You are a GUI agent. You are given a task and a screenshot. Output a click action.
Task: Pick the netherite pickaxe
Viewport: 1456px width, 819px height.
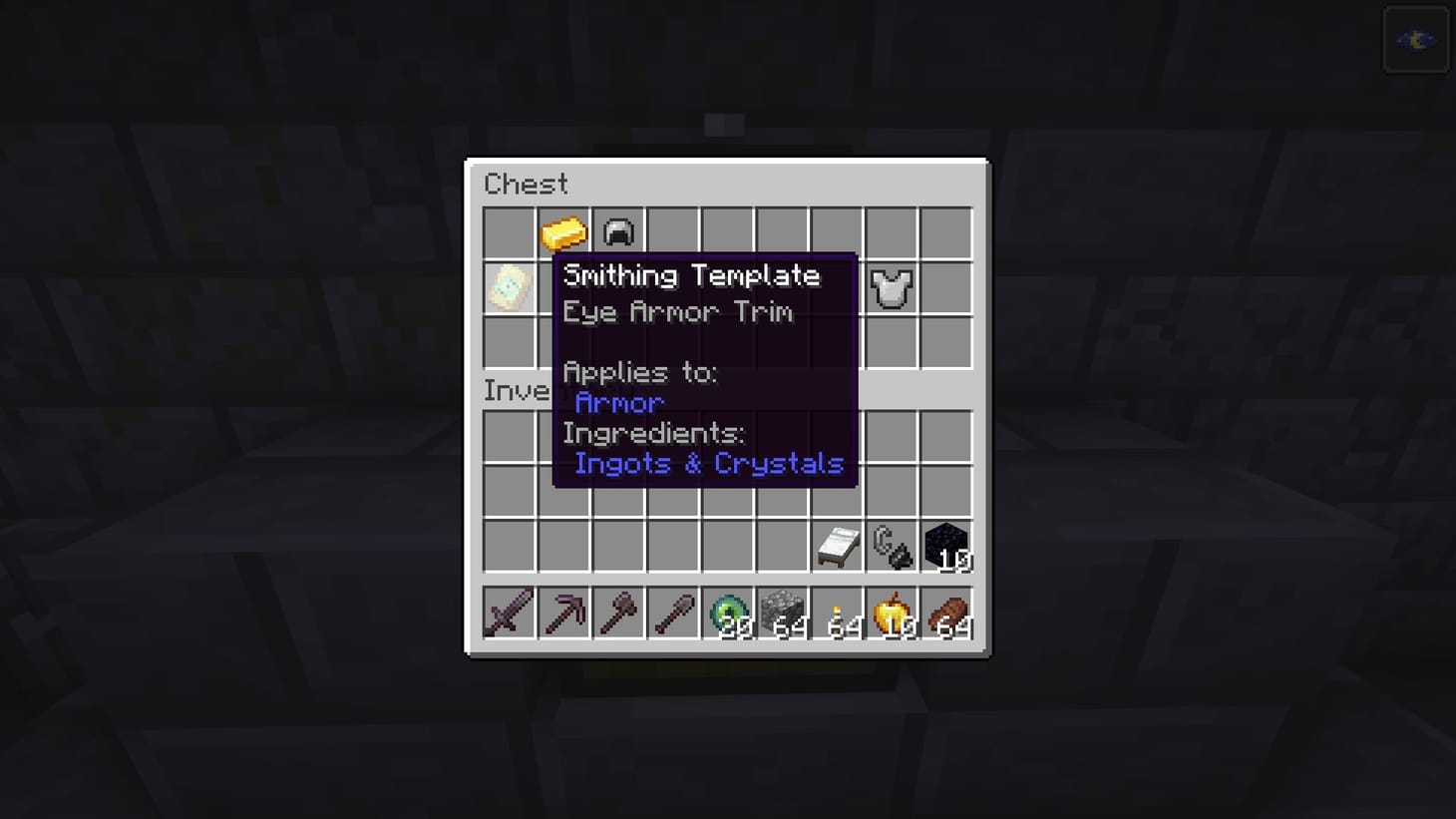pos(563,613)
